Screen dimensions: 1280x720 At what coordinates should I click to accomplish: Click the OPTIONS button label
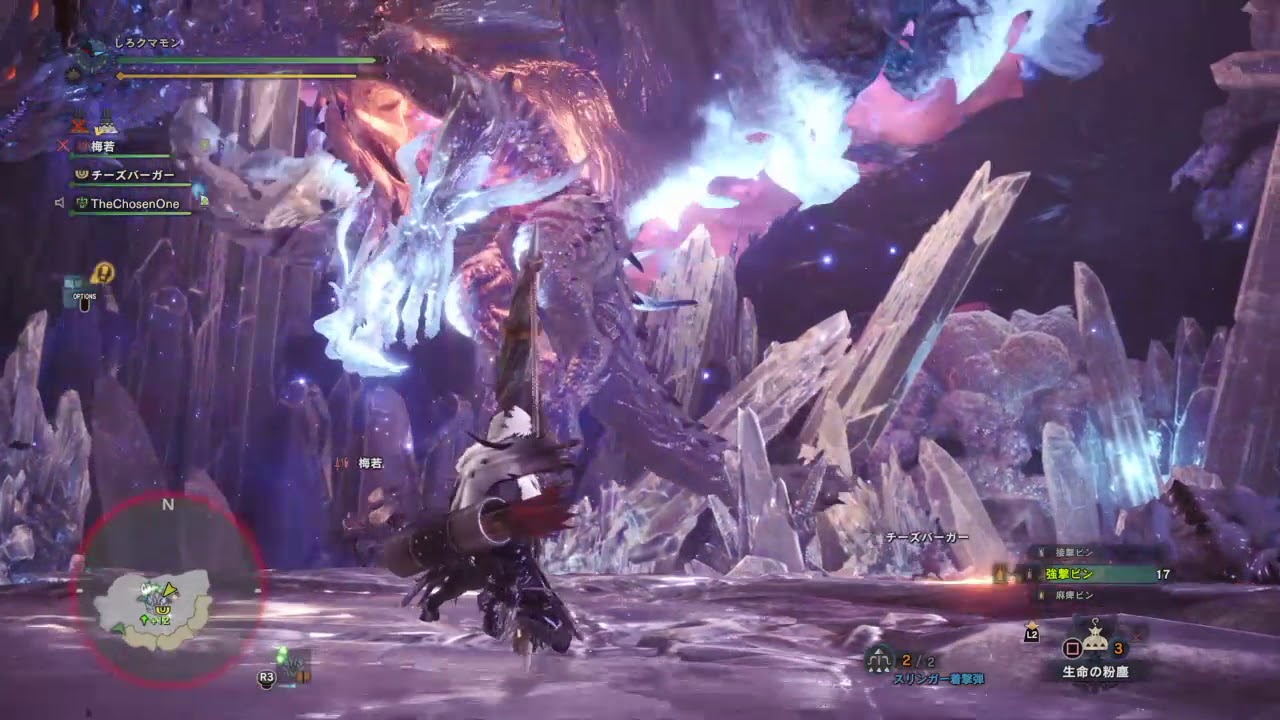85,295
